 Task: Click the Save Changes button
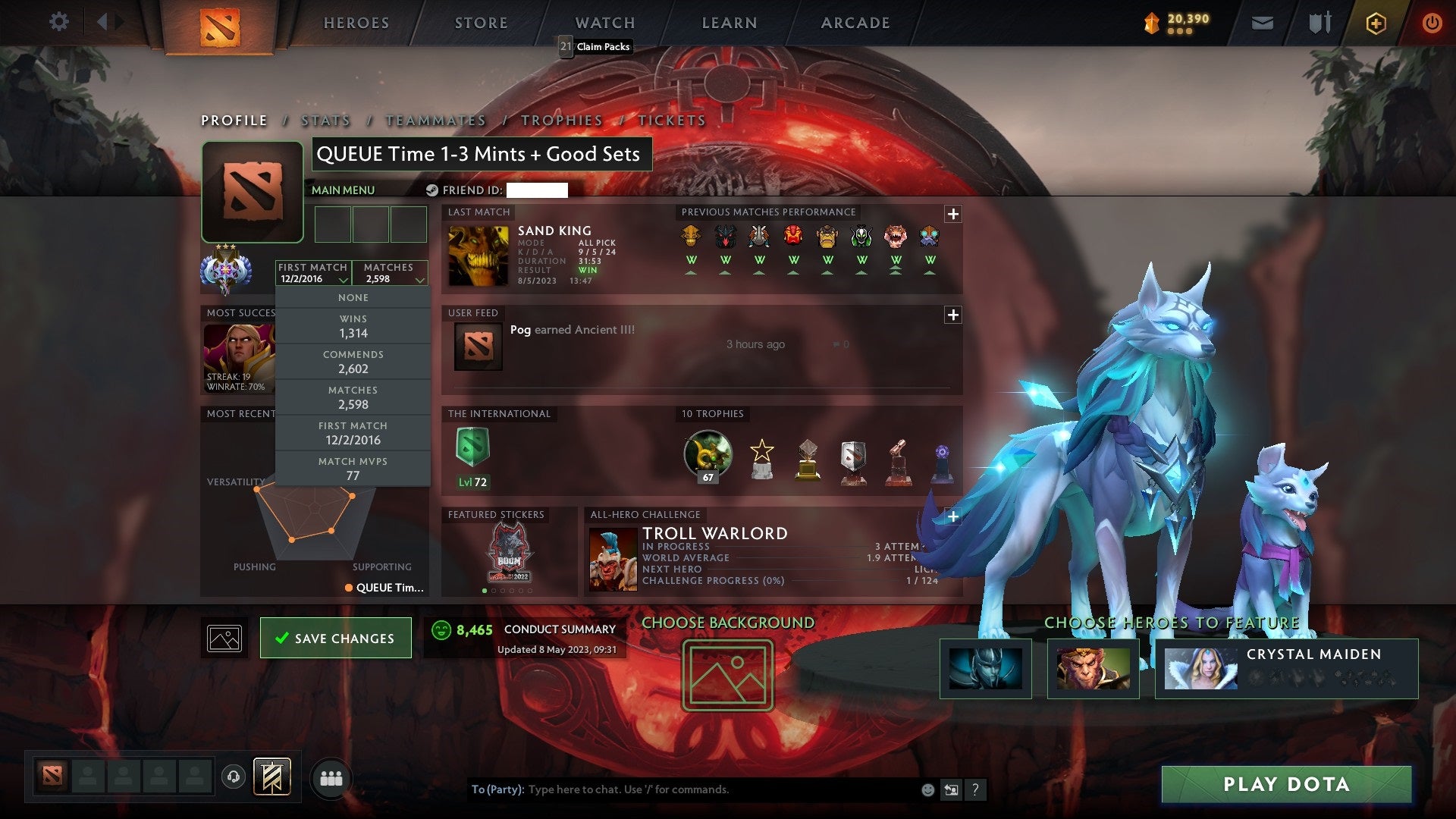pyautogui.click(x=335, y=638)
